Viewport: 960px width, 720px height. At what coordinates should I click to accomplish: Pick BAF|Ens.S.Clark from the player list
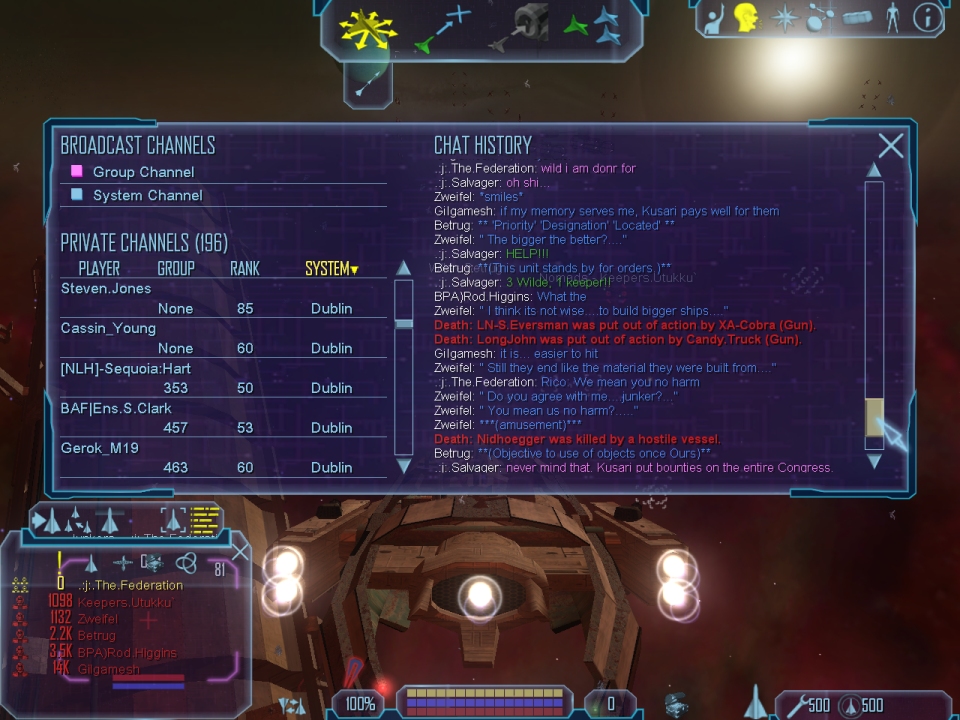point(117,408)
